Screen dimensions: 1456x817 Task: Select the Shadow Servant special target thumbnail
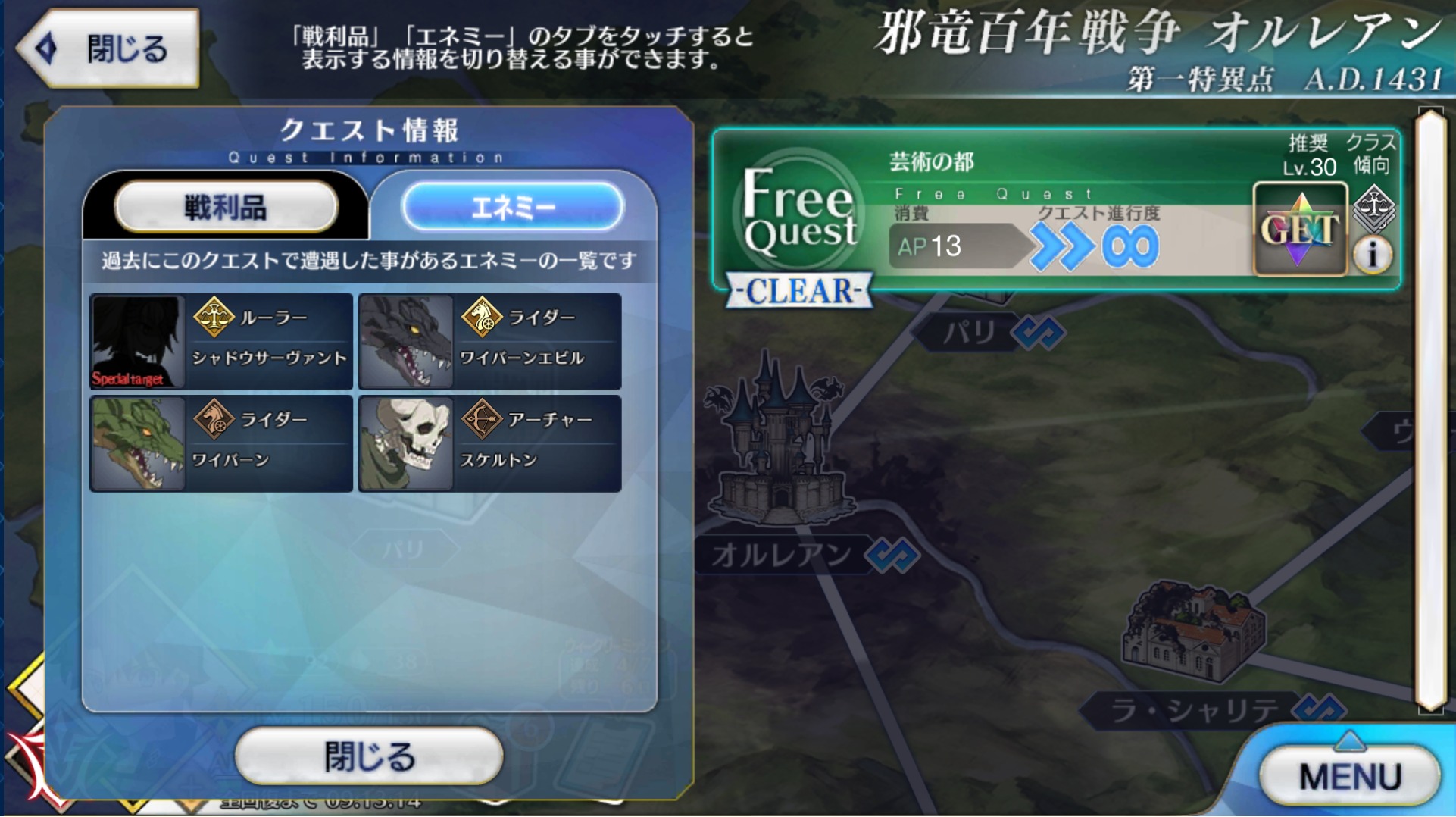pyautogui.click(x=138, y=342)
